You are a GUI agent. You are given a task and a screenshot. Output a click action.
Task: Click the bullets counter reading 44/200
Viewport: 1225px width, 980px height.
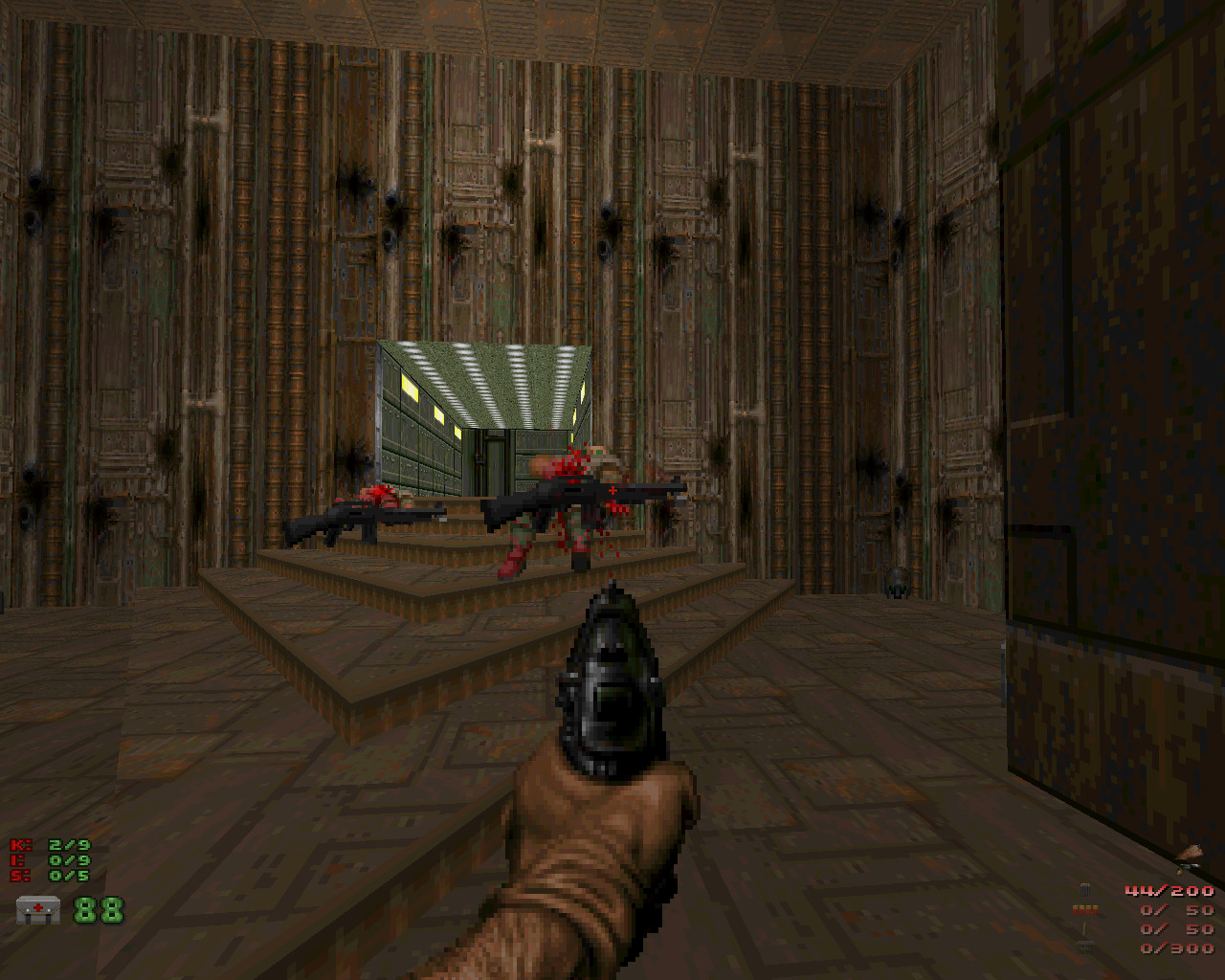tap(1169, 891)
